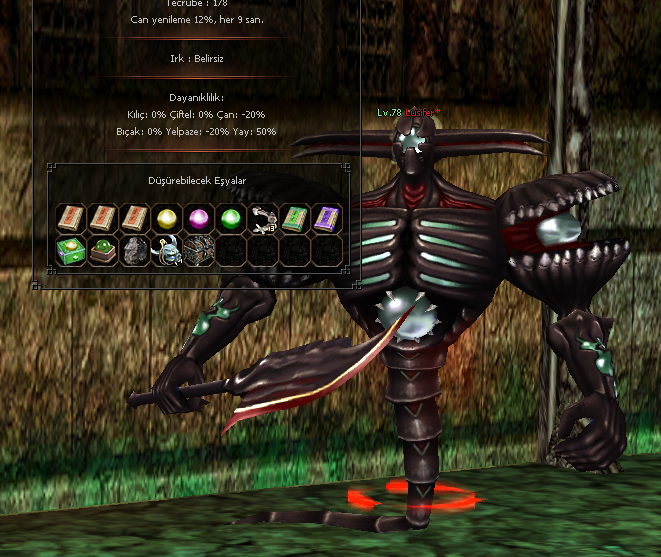Select the green book drop item
Viewport: 661px width, 557px height.
click(x=296, y=218)
